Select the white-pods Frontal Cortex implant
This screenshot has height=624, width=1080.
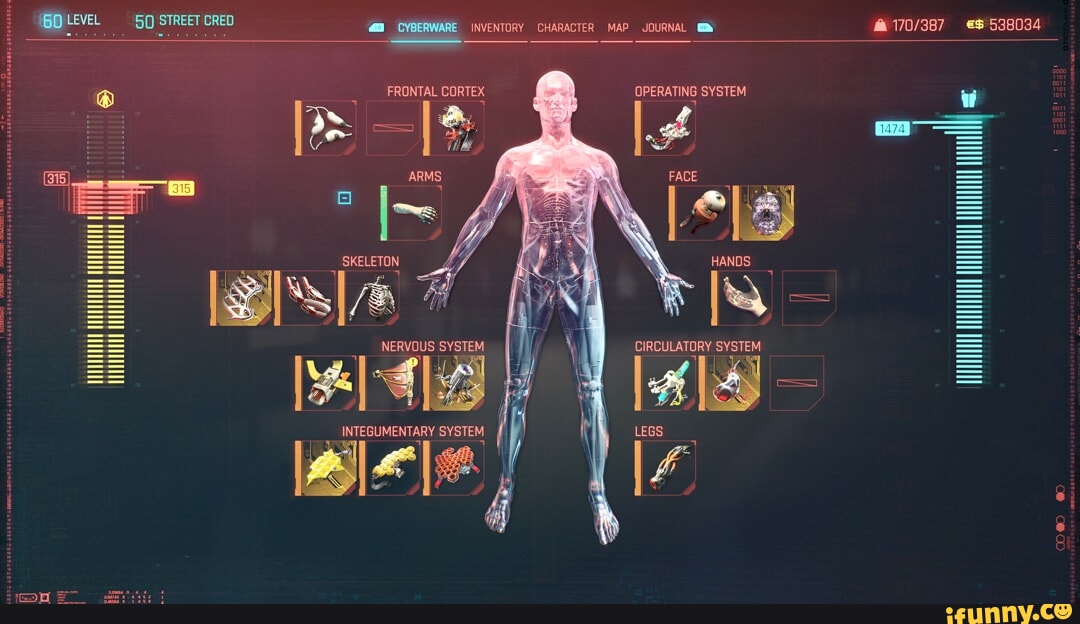[x=327, y=128]
